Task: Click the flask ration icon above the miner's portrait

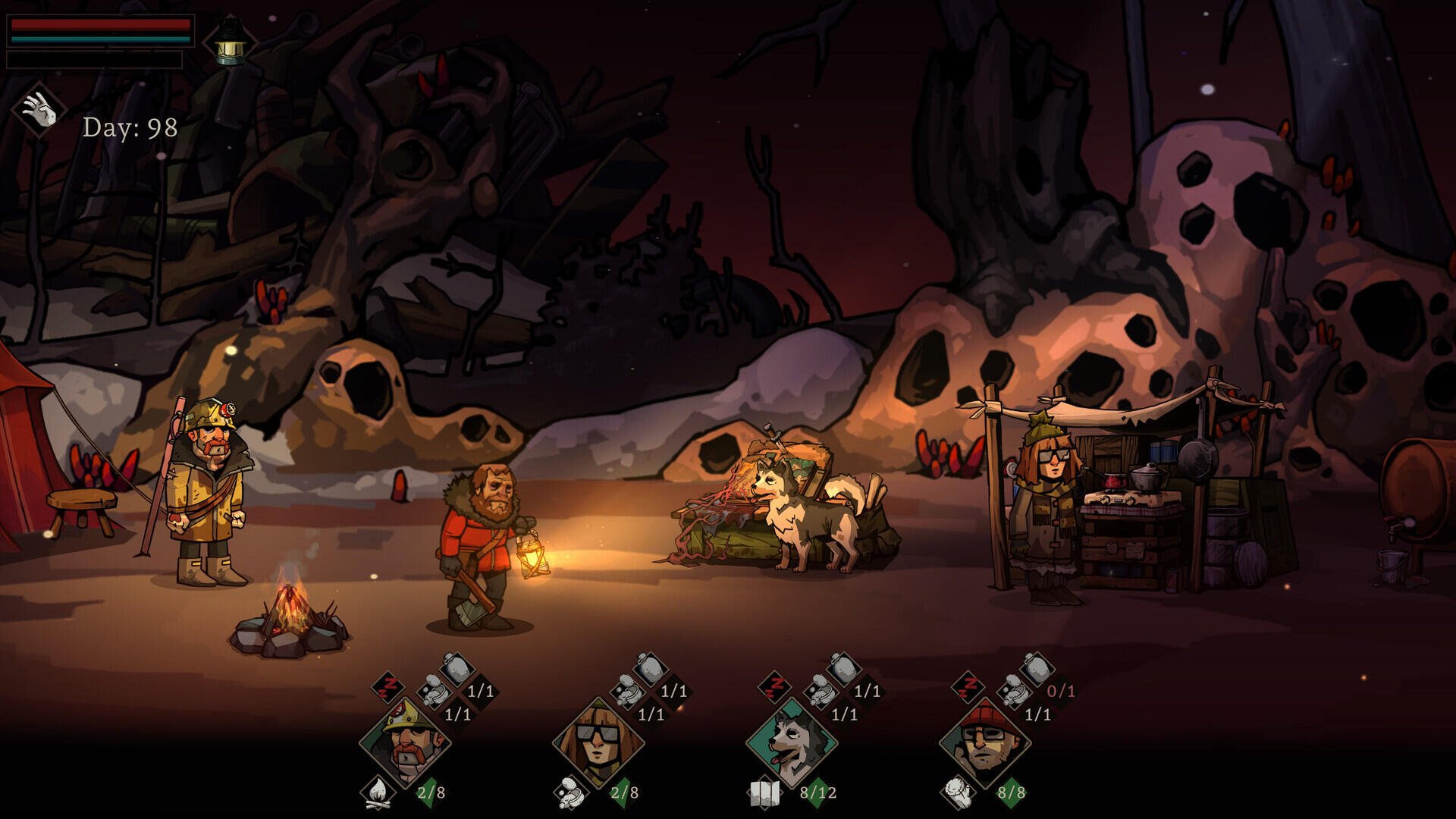Action: (x=457, y=667)
